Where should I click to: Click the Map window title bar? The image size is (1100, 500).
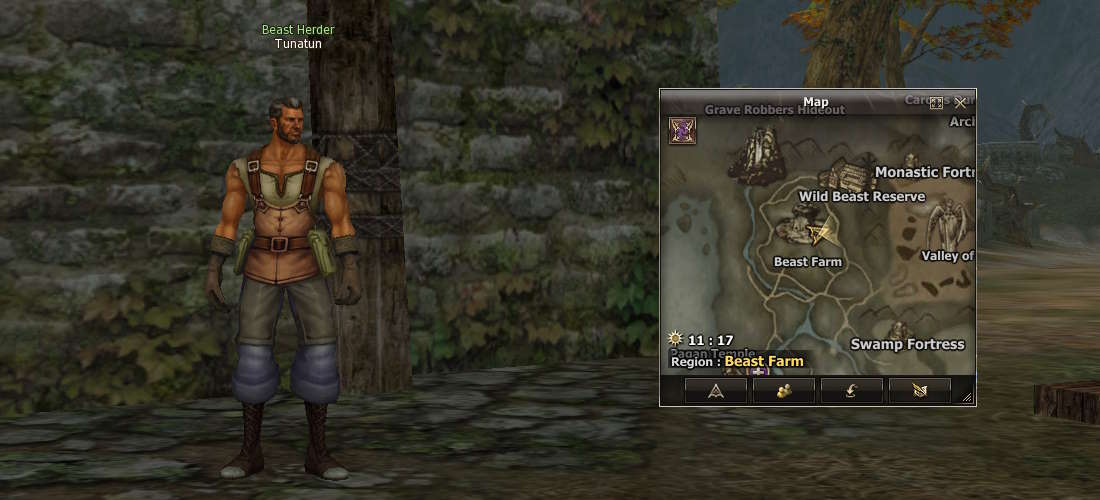pos(815,101)
